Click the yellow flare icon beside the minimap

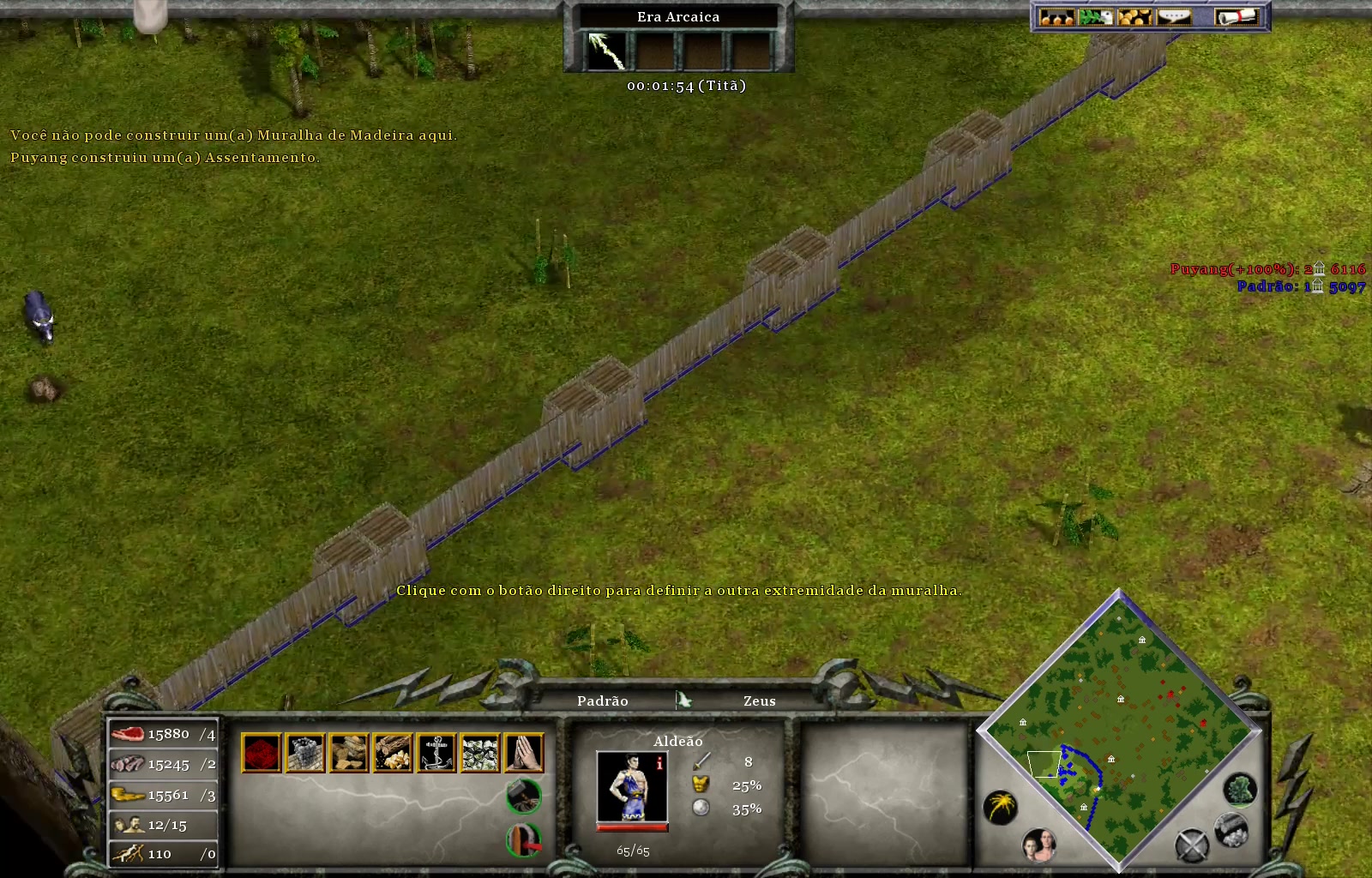click(x=1000, y=804)
